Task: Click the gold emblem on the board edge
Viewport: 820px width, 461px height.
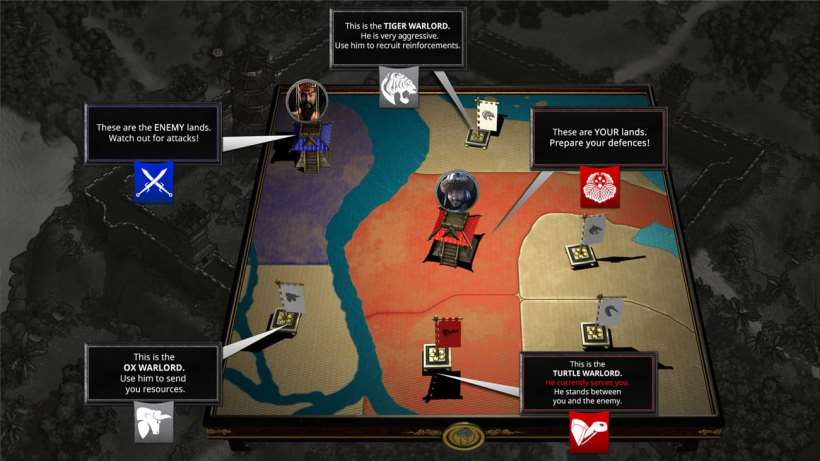Action: [463, 436]
